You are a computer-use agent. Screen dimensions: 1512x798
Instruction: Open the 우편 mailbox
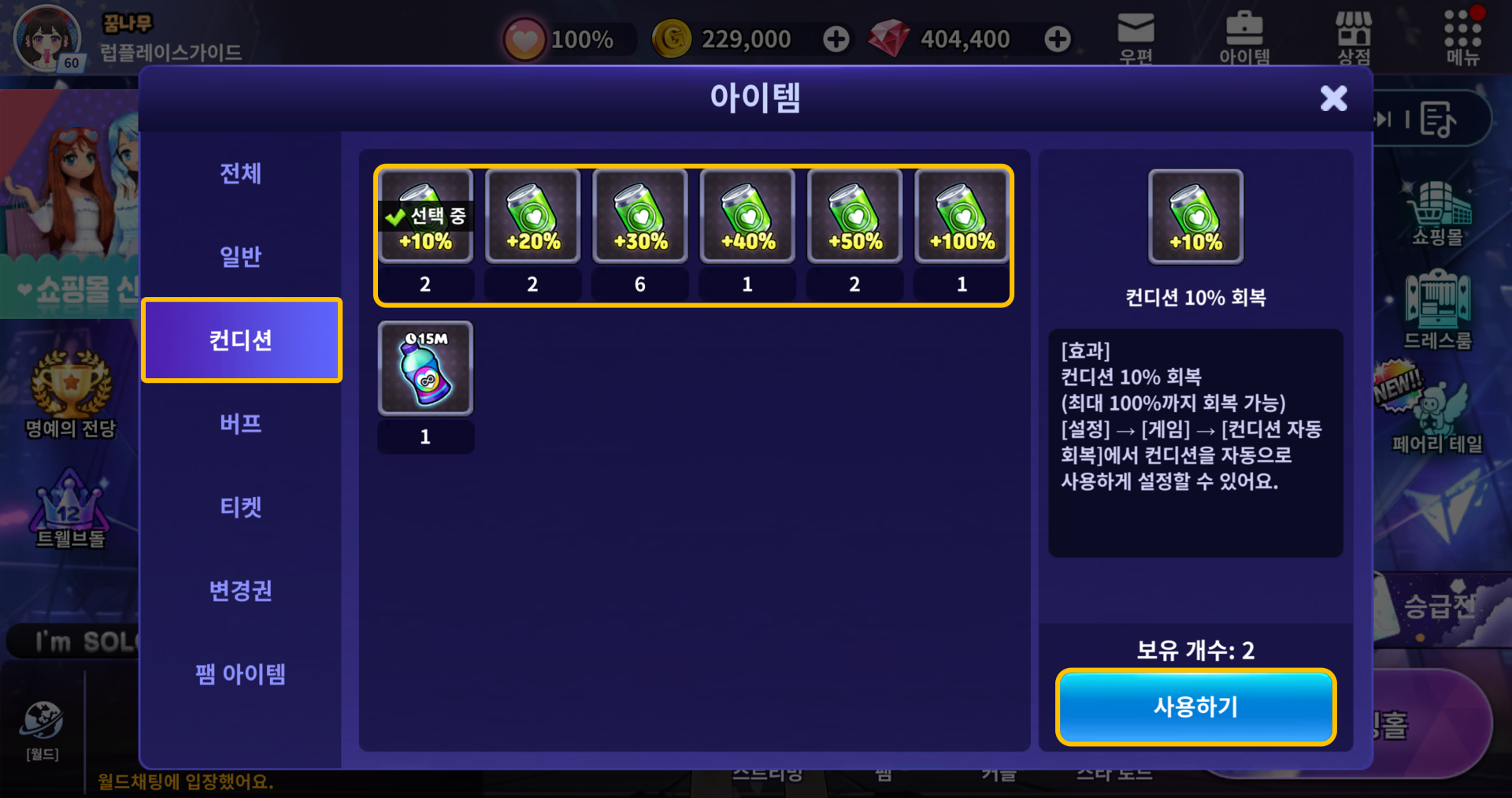(x=1136, y=37)
